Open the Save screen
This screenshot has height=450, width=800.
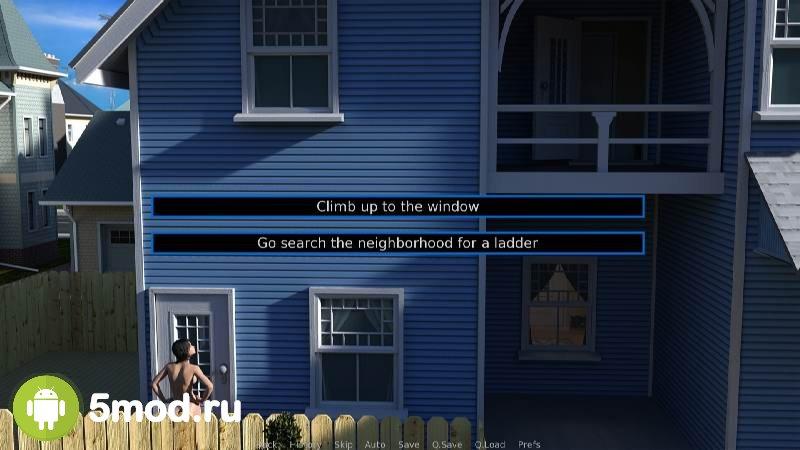(408, 444)
